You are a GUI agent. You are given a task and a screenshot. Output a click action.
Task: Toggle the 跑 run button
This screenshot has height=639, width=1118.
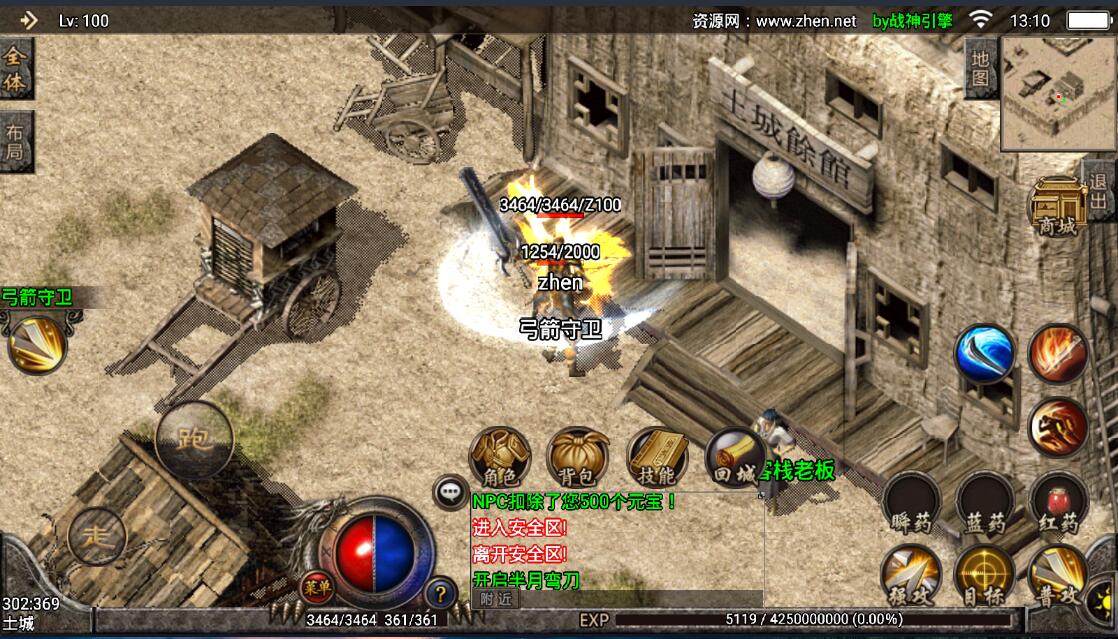click(192, 439)
